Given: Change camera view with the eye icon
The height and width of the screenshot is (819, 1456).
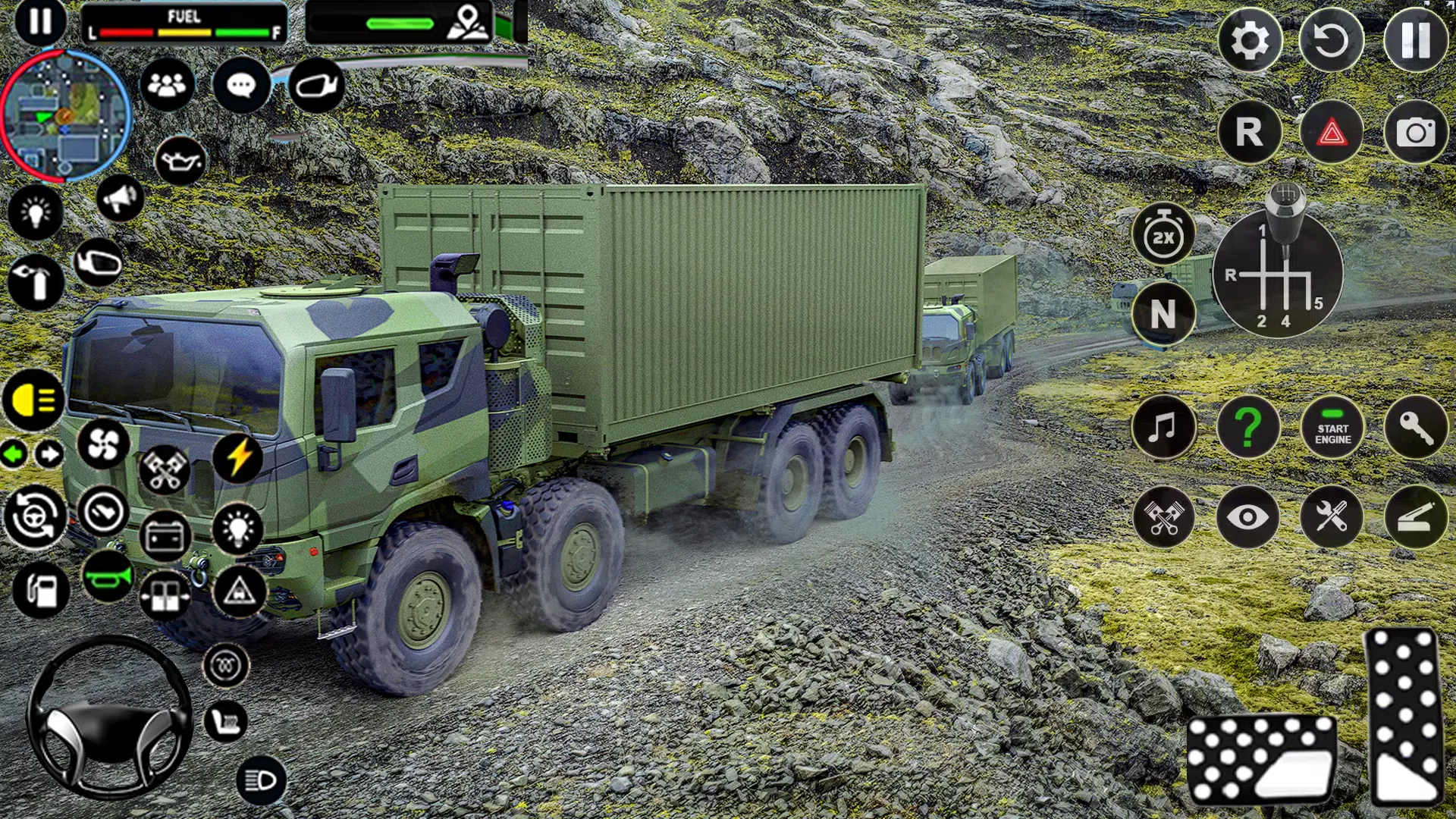Looking at the screenshot, I should click(x=1247, y=518).
